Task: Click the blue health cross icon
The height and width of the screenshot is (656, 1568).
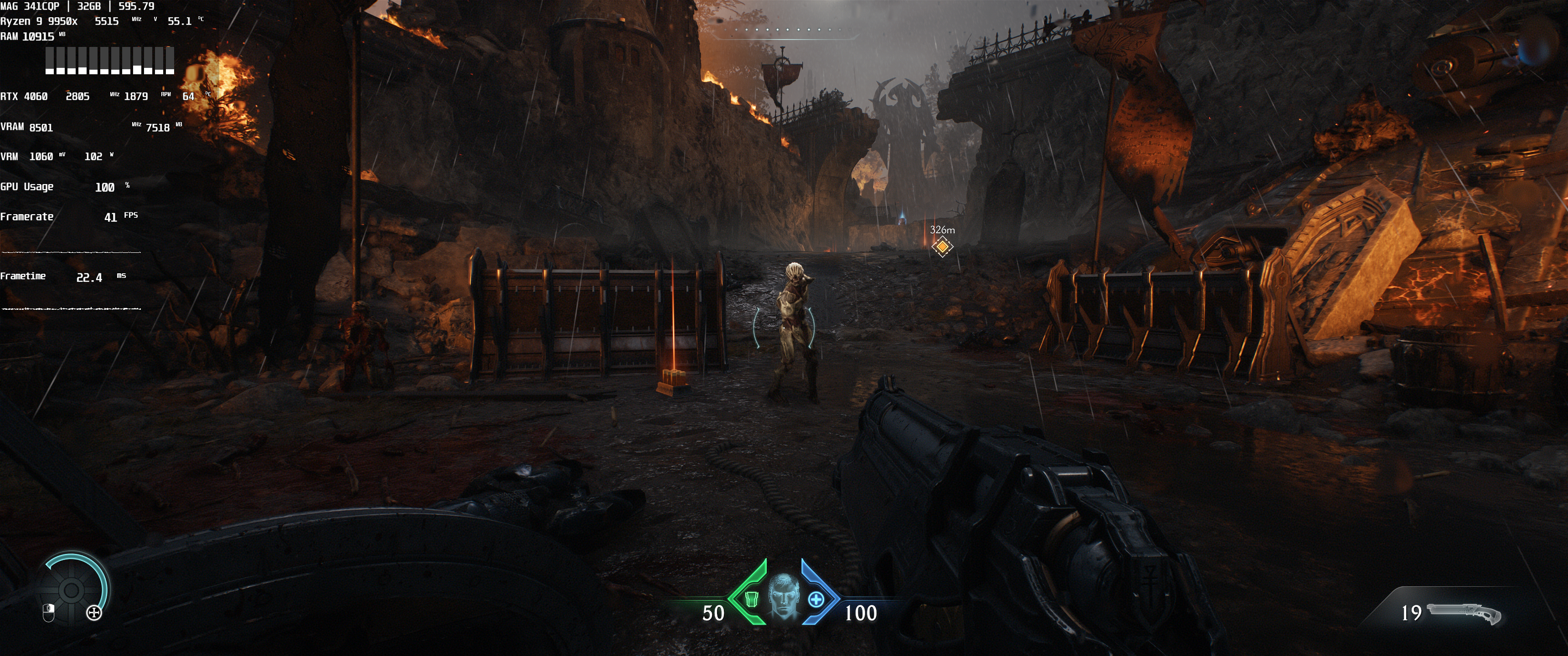Action: pyautogui.click(x=815, y=600)
